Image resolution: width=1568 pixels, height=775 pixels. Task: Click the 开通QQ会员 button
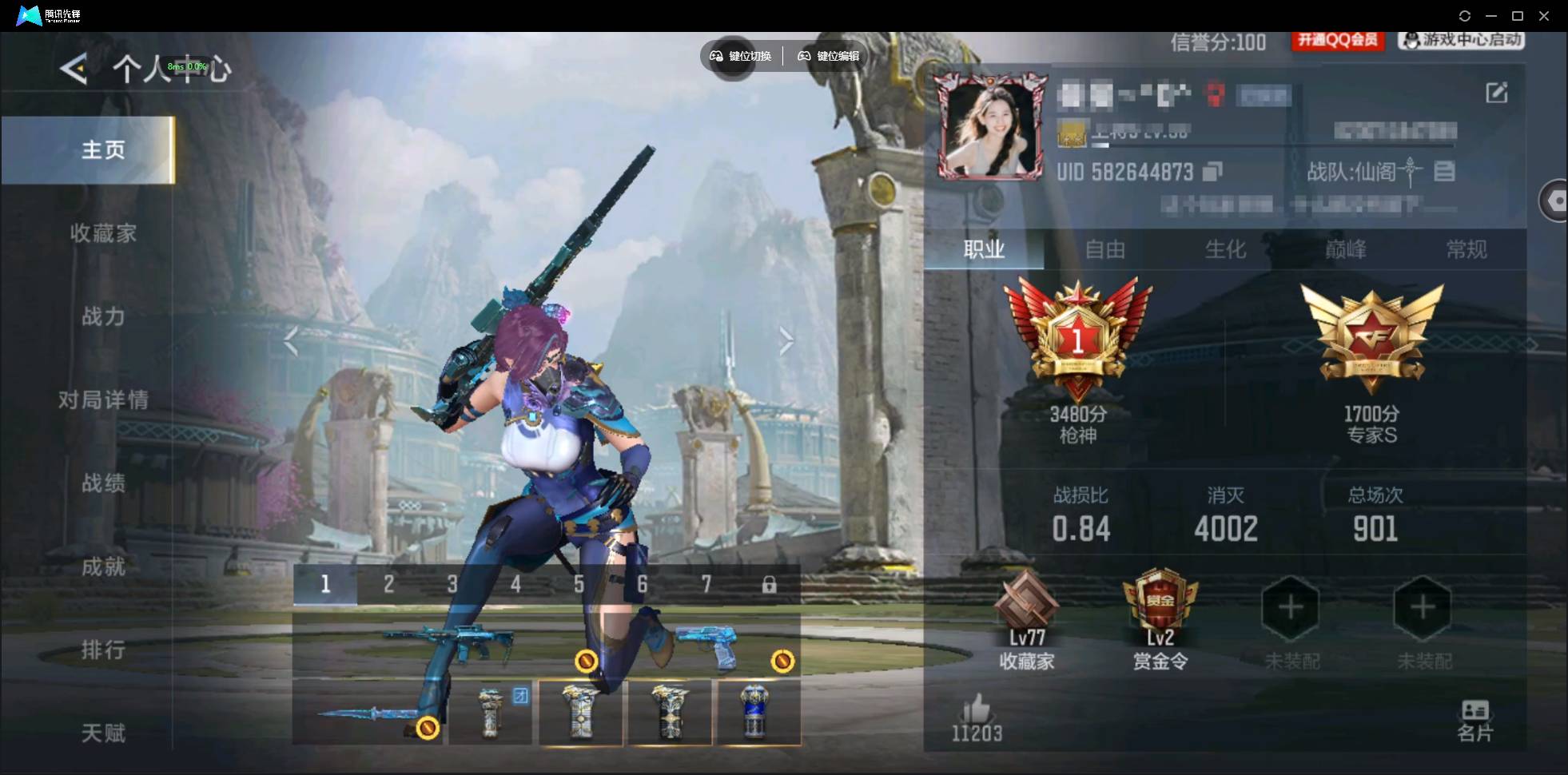1338,41
